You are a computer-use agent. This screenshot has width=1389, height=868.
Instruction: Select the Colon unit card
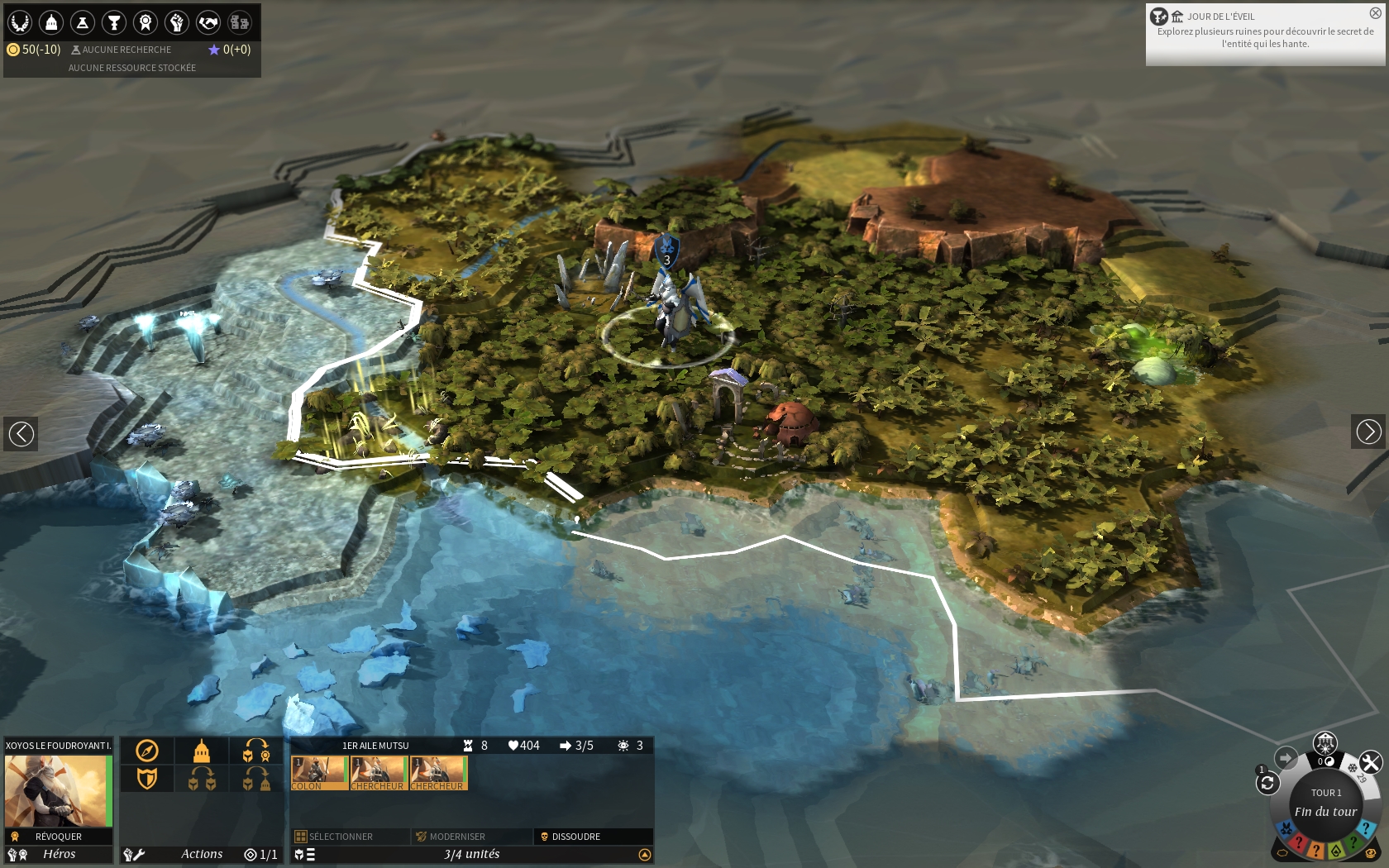pyautogui.click(x=319, y=773)
